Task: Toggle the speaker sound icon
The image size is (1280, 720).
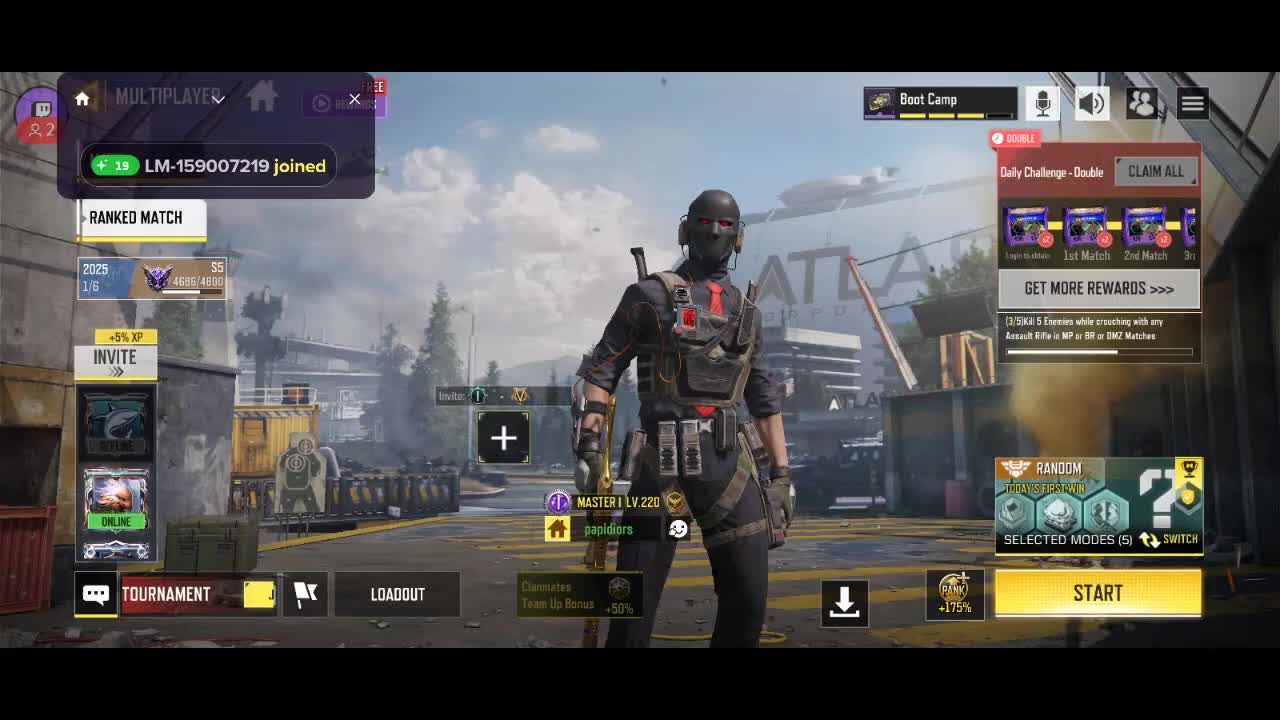Action: tap(1092, 103)
